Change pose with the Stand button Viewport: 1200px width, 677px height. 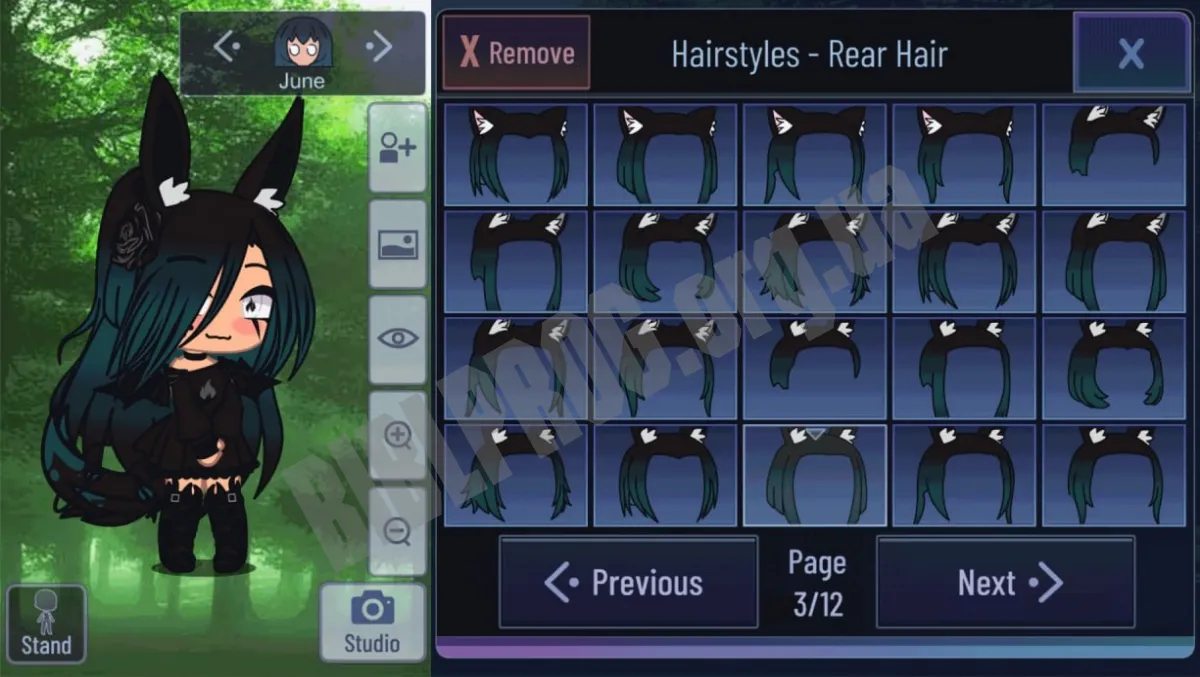point(46,624)
